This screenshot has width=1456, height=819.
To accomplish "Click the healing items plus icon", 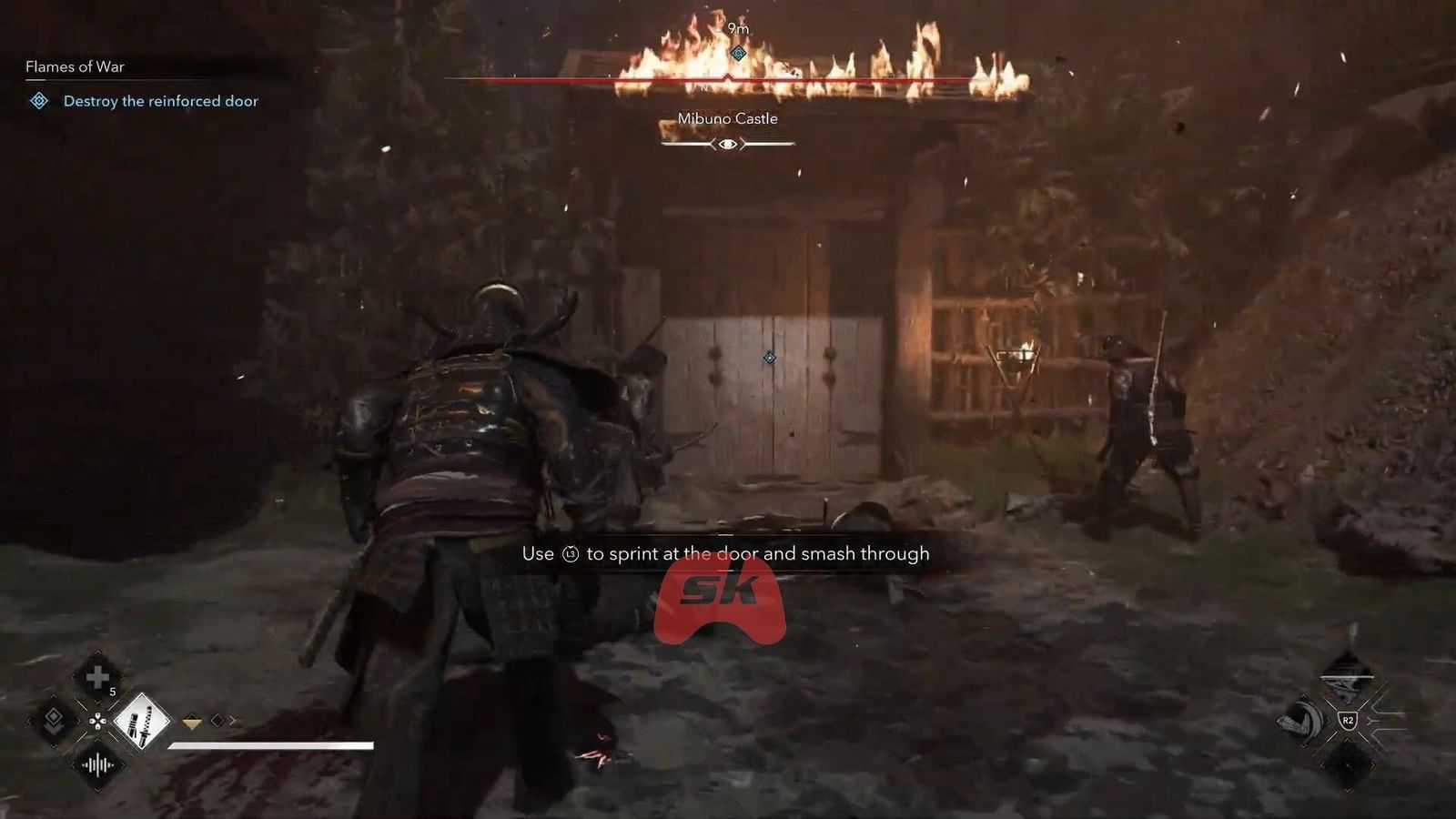I will pyautogui.click(x=96, y=678).
